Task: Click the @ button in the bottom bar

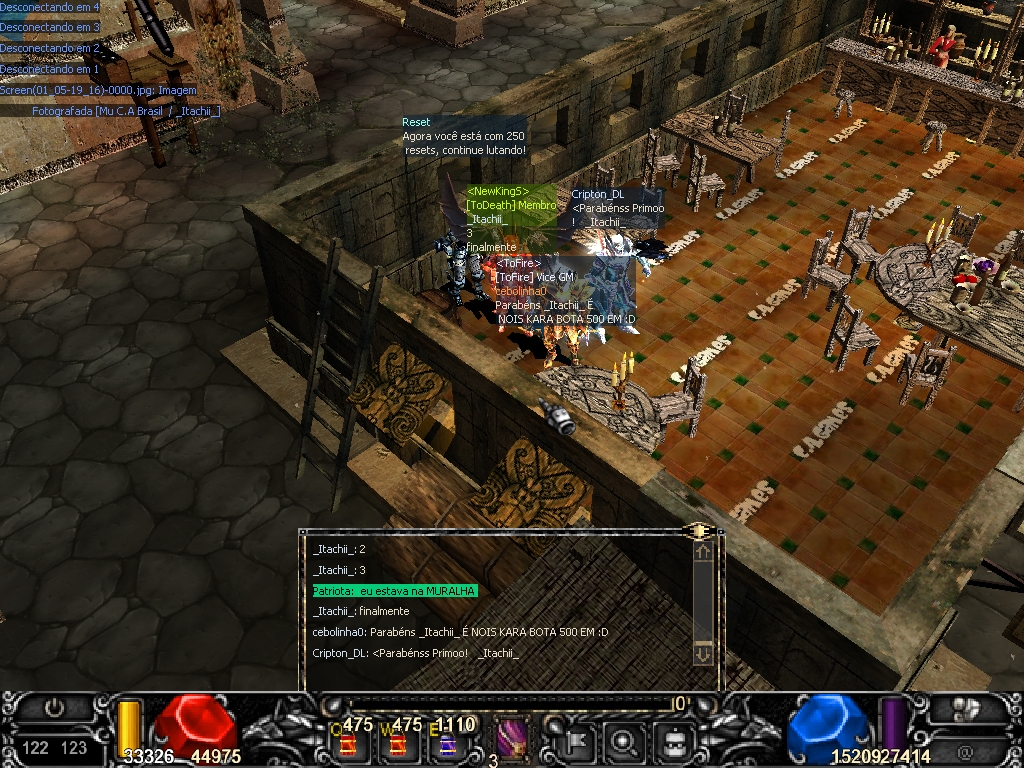Action: pos(964,749)
